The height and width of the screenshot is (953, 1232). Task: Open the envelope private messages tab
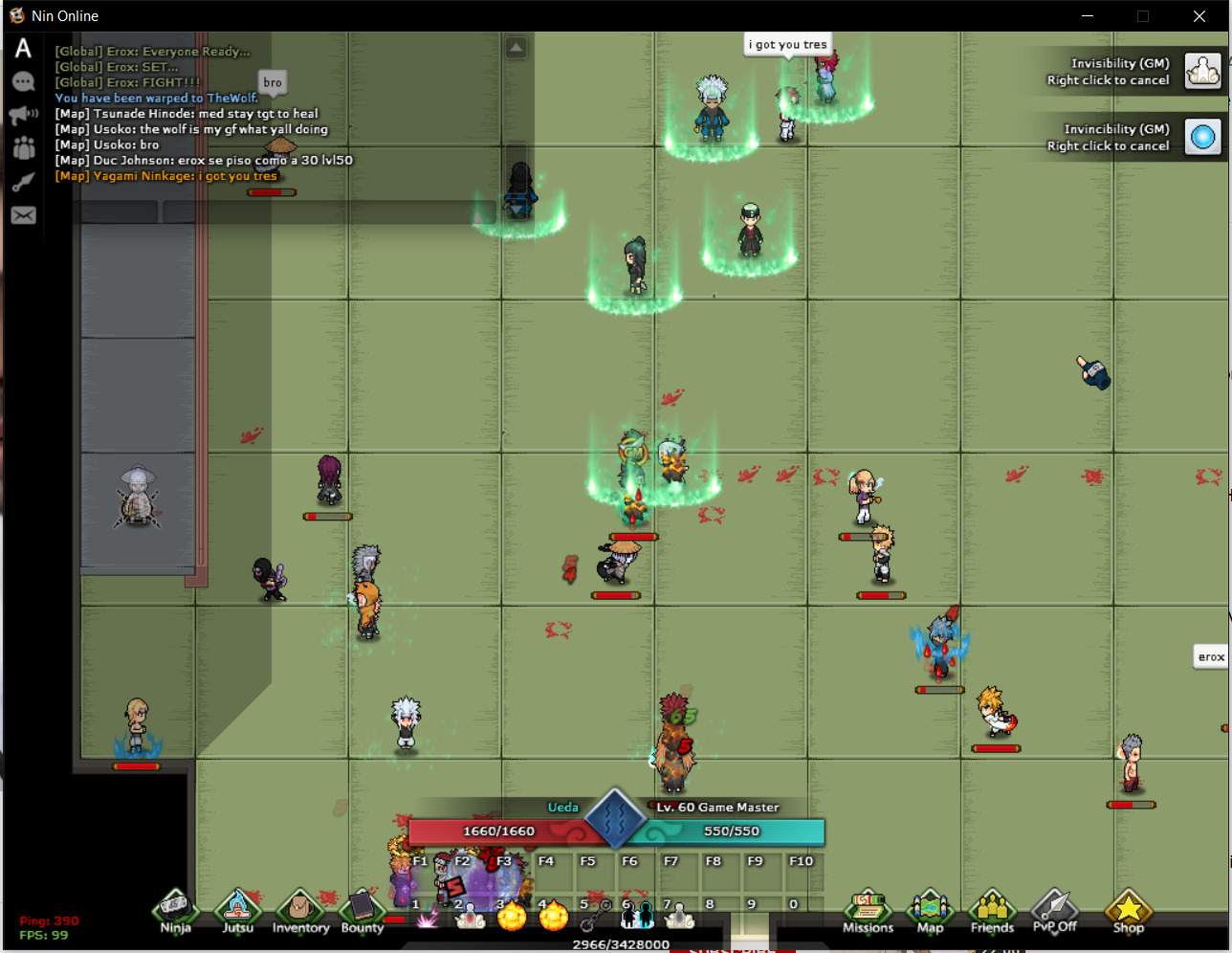pyautogui.click(x=23, y=215)
